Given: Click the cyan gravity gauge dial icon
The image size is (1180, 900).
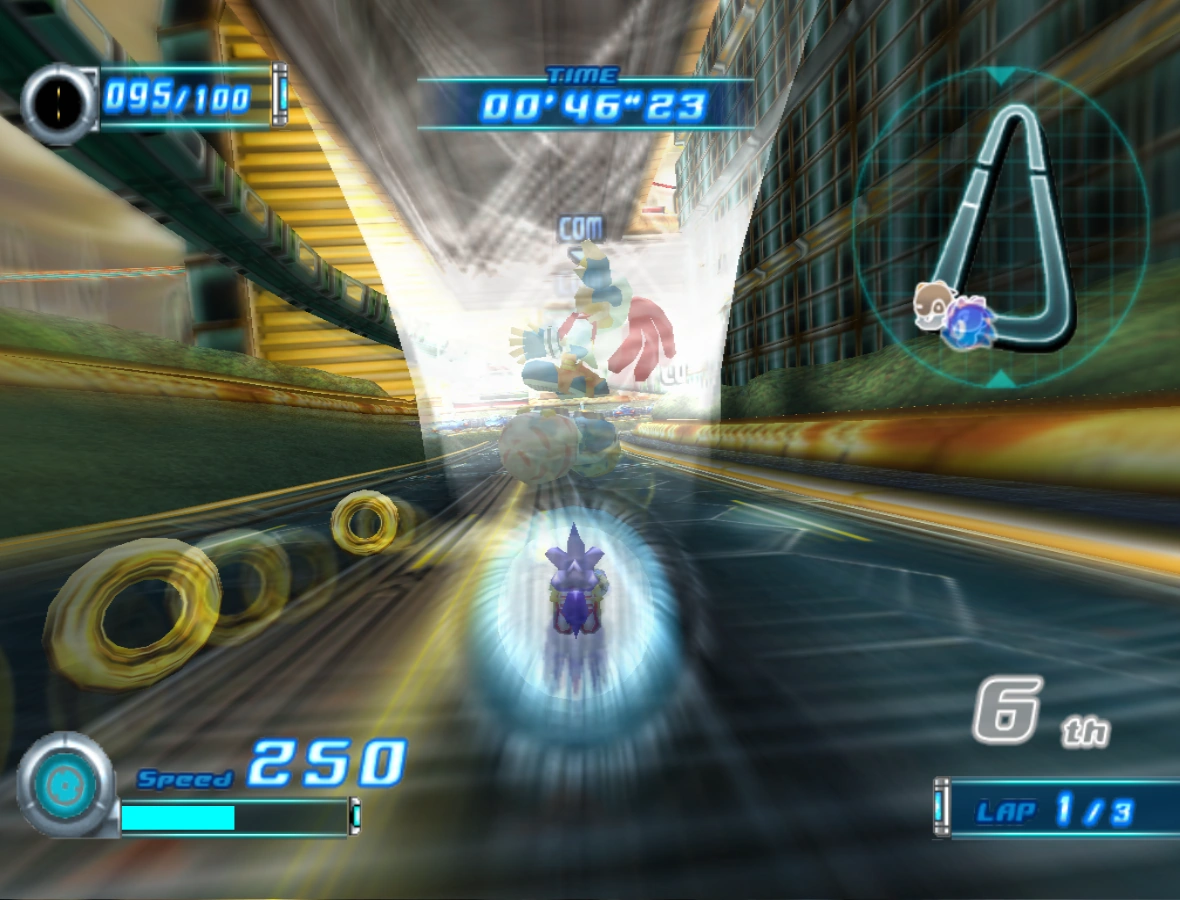Looking at the screenshot, I should coord(66,785).
